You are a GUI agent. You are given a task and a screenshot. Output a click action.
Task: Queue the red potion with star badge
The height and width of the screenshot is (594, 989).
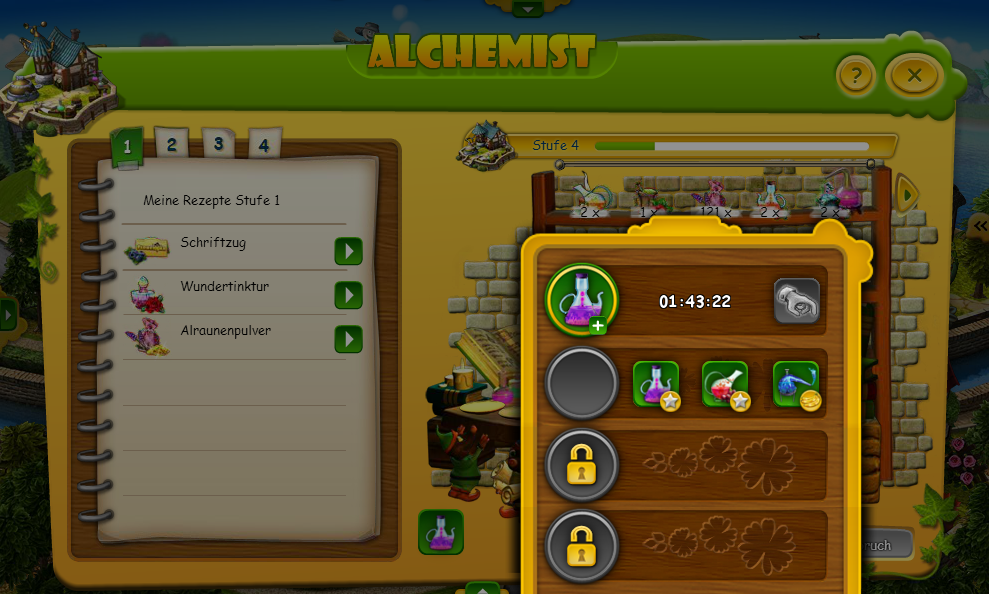tap(726, 384)
